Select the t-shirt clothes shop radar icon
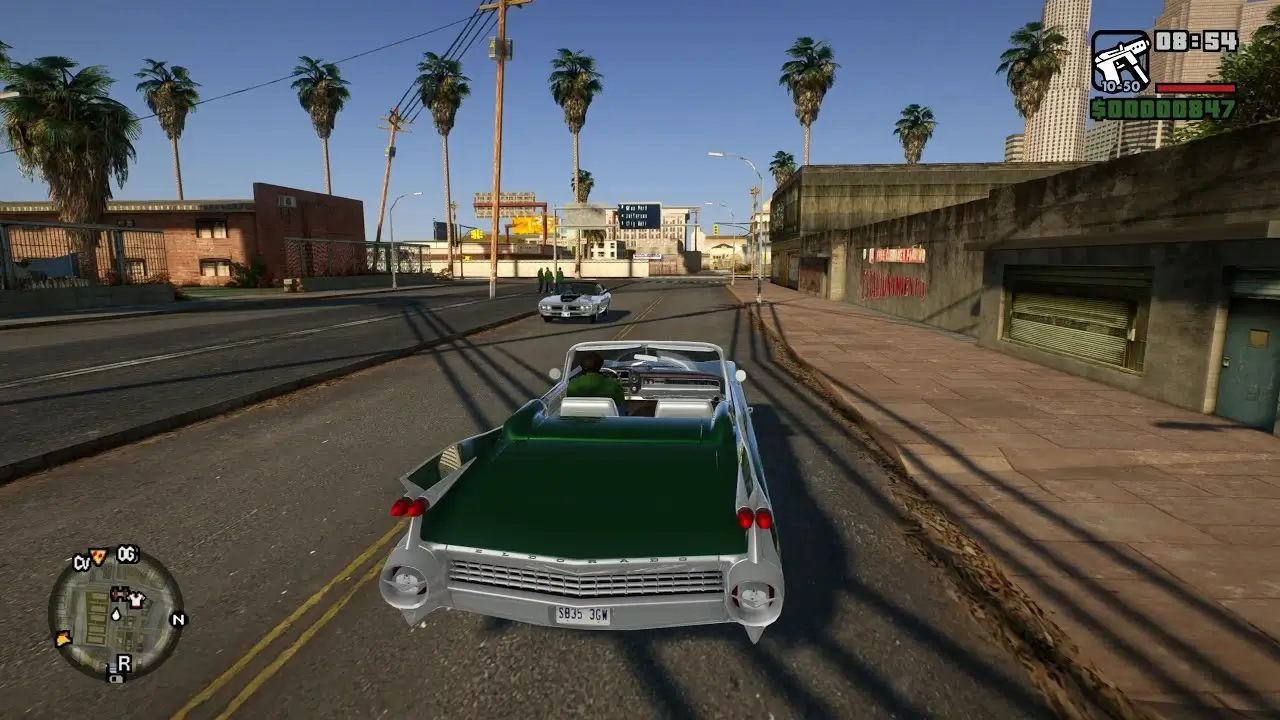The image size is (1280, 720). tap(136, 600)
